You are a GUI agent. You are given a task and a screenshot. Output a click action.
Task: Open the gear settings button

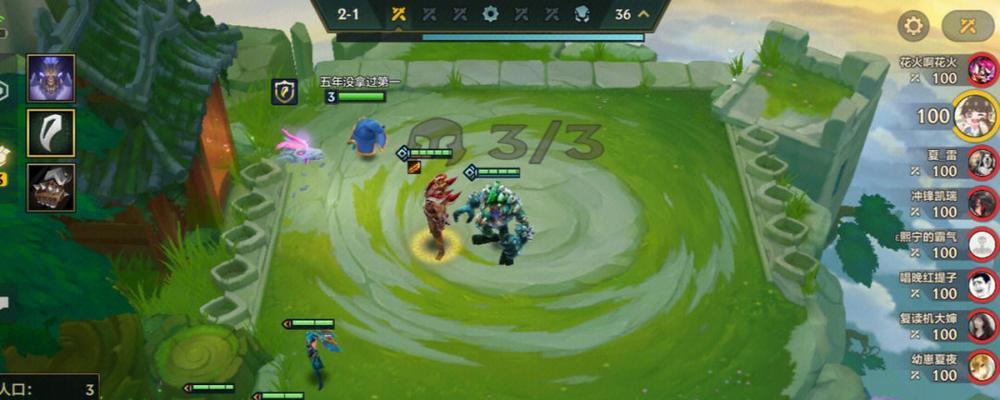[912, 26]
